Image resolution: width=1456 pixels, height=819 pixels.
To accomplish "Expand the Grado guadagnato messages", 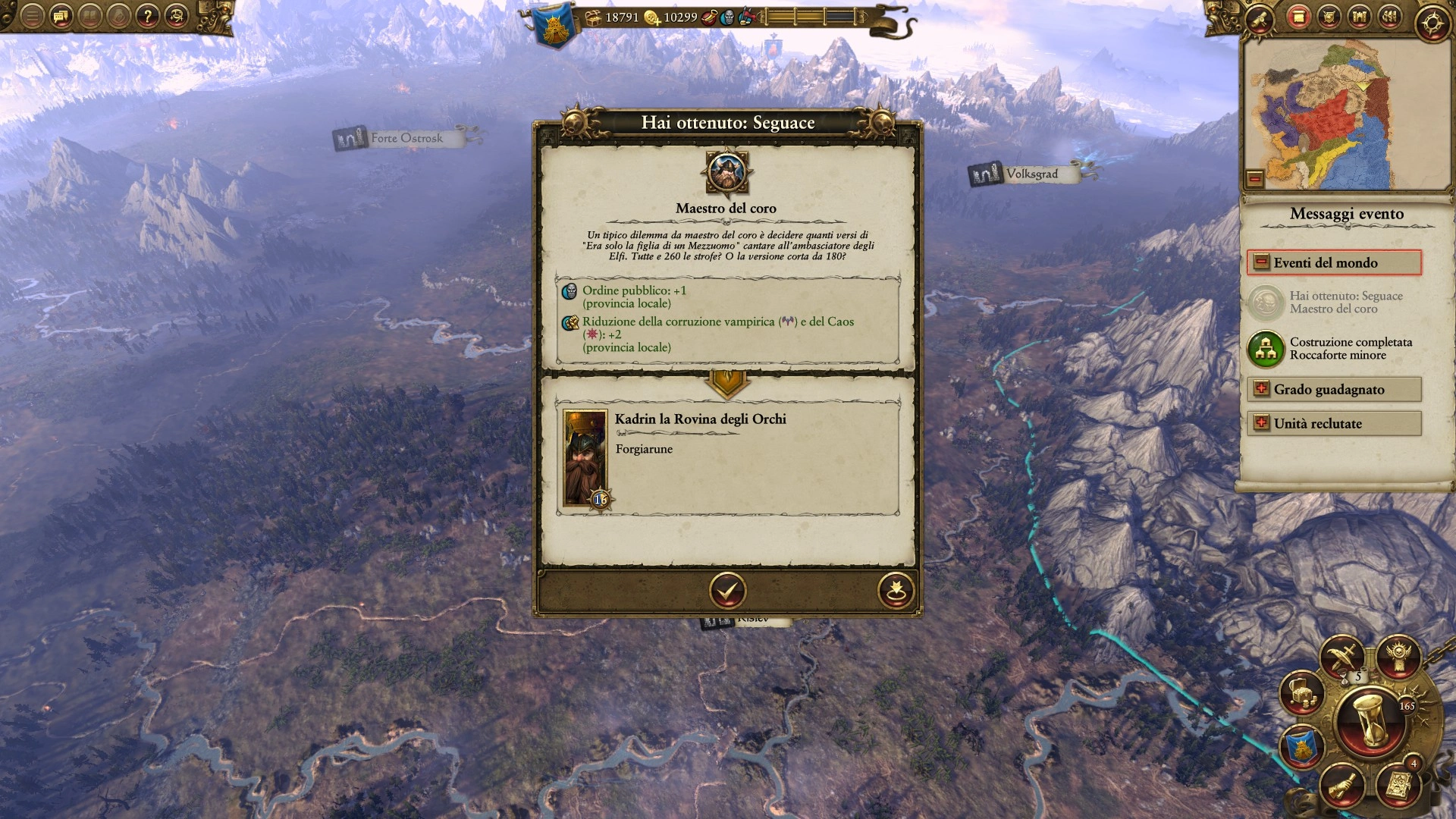I will 1261,389.
